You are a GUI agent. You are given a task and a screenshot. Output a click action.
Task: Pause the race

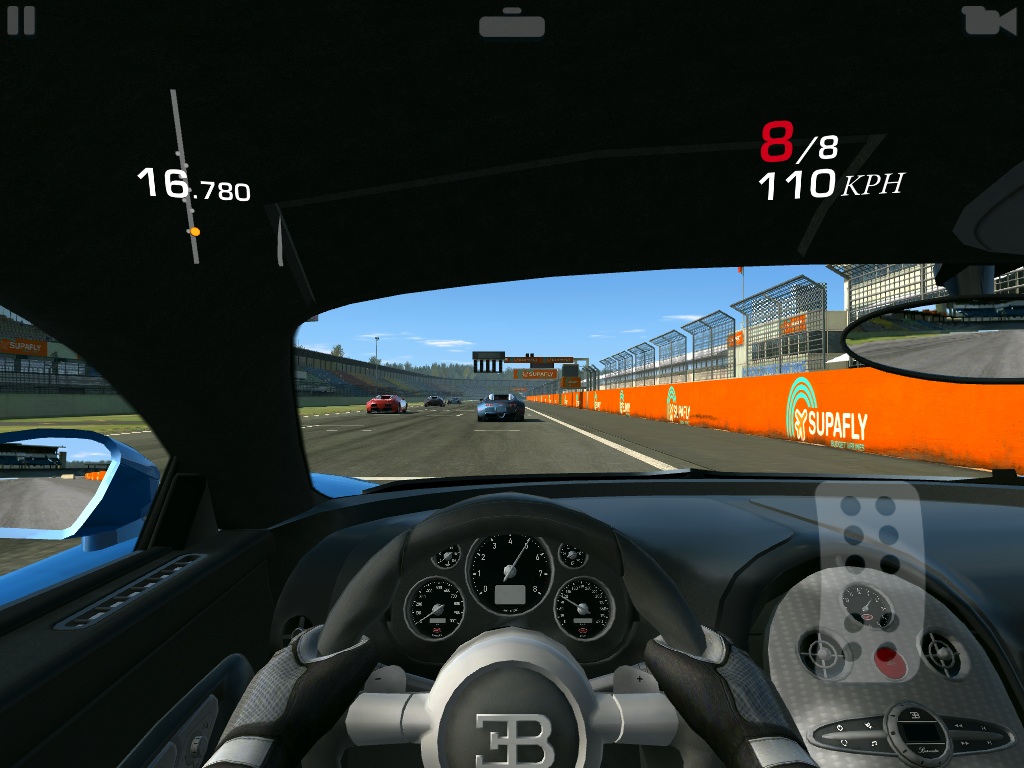[21, 20]
